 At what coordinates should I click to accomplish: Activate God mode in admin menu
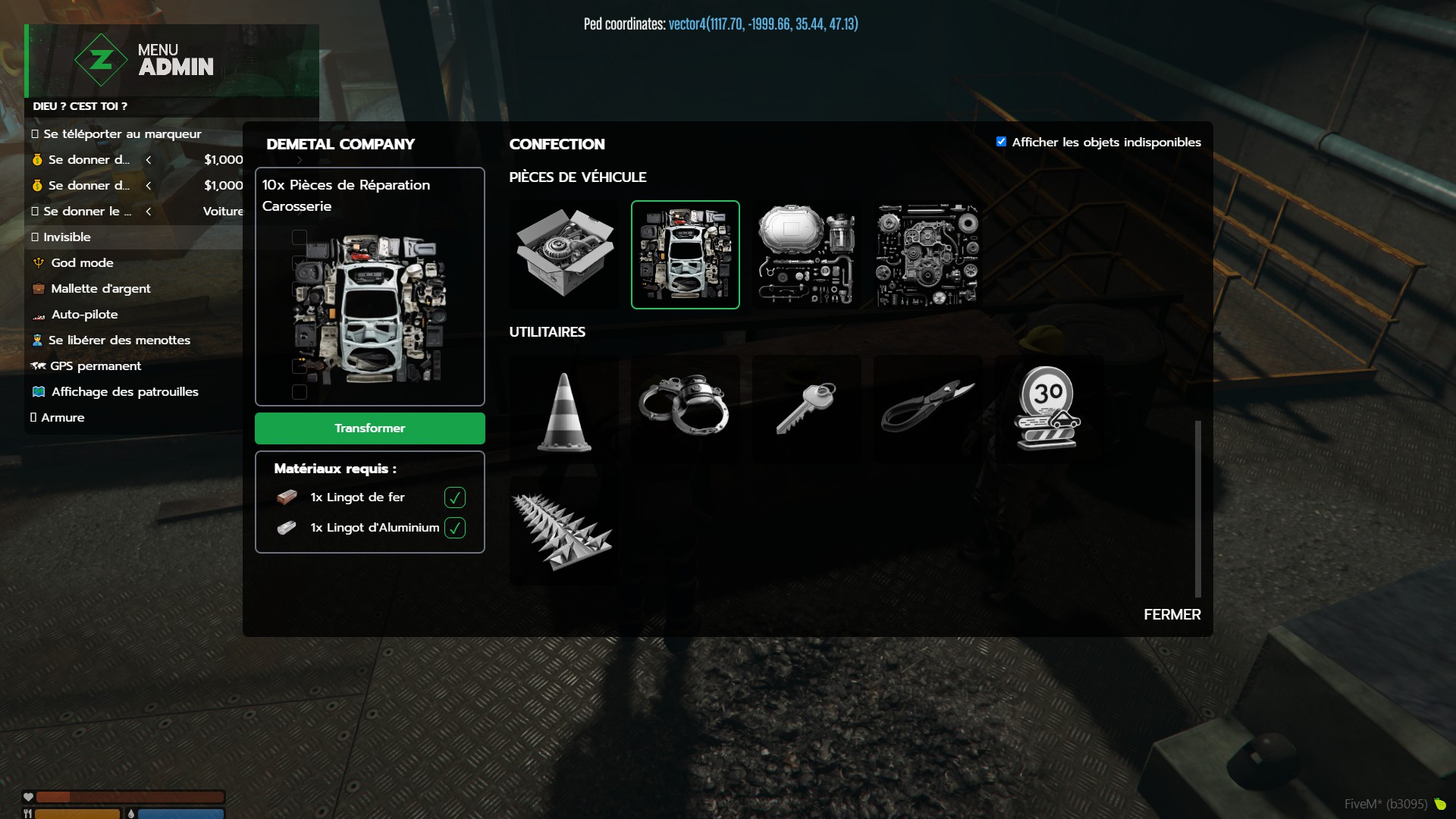(x=82, y=263)
